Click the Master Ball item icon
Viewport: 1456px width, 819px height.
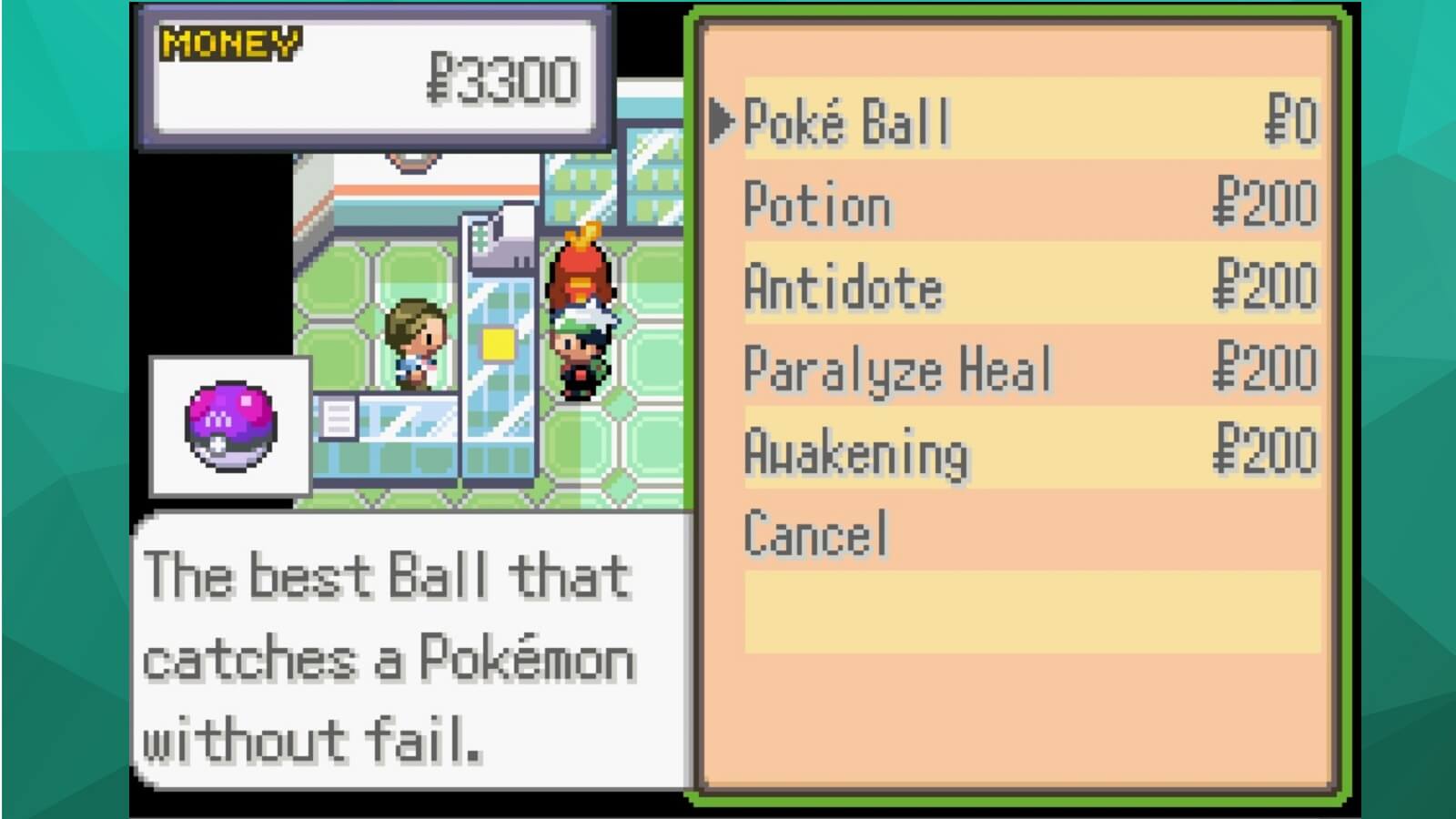coord(230,426)
